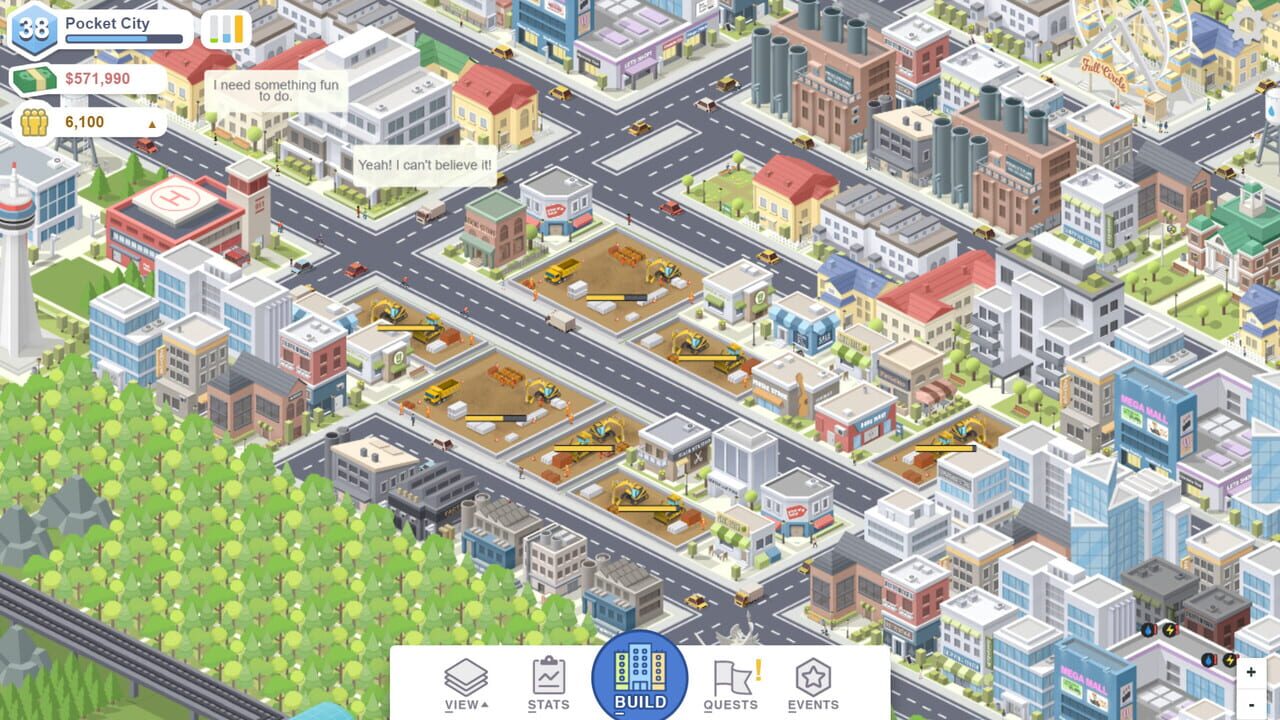Click the Pocket City name label
This screenshot has height=720, width=1280.
(107, 22)
